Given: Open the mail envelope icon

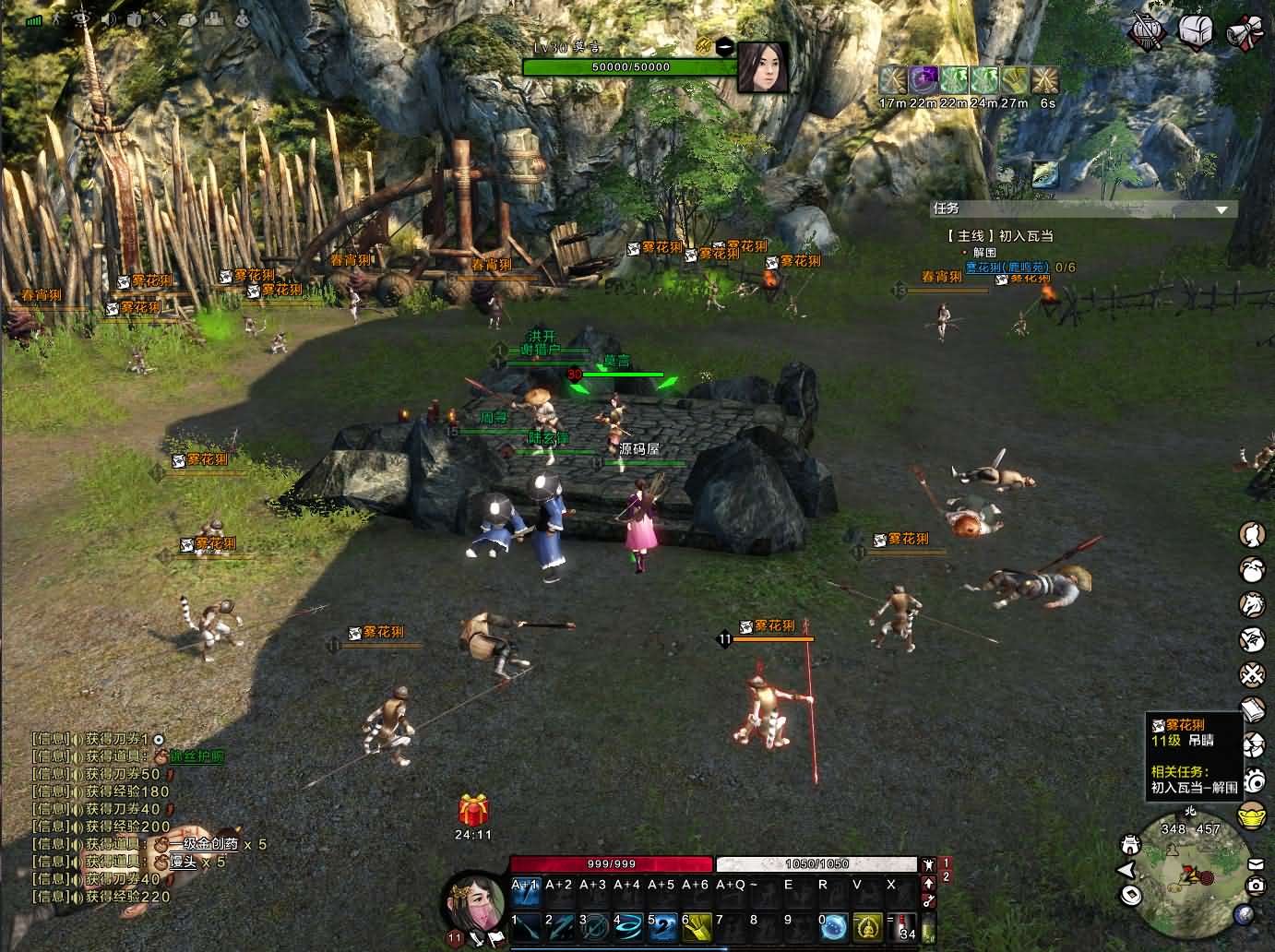Looking at the screenshot, I should point(1255,863).
